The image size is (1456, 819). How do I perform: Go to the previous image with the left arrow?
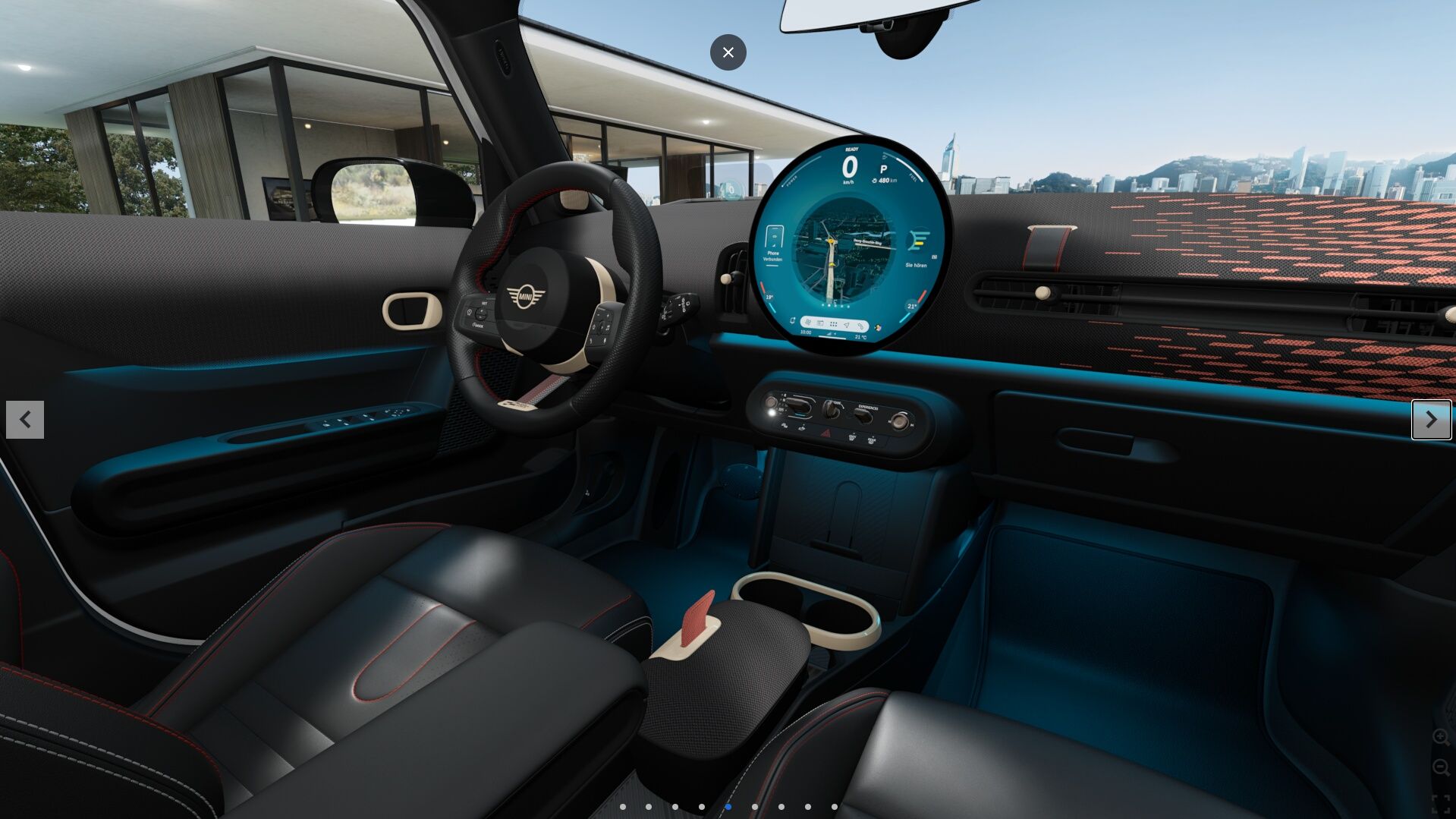click(25, 420)
